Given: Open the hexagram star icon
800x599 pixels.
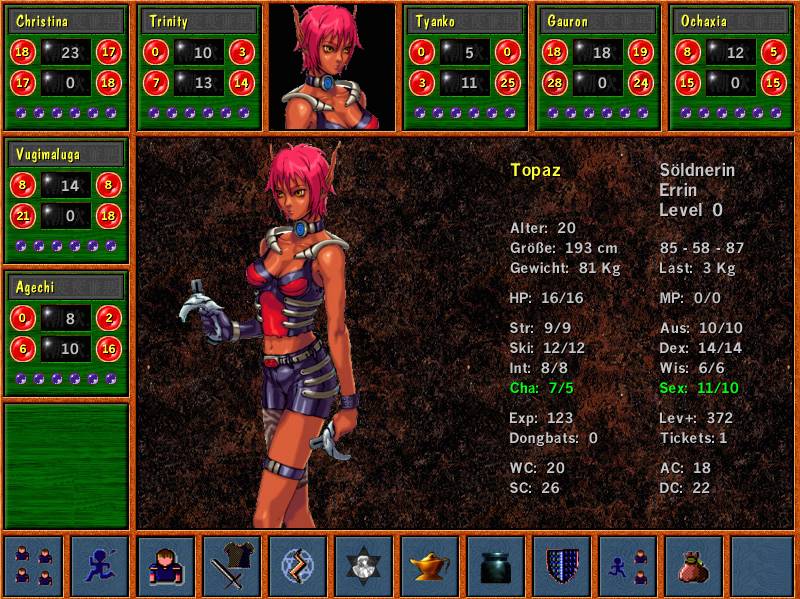Looking at the screenshot, I should (x=364, y=566).
